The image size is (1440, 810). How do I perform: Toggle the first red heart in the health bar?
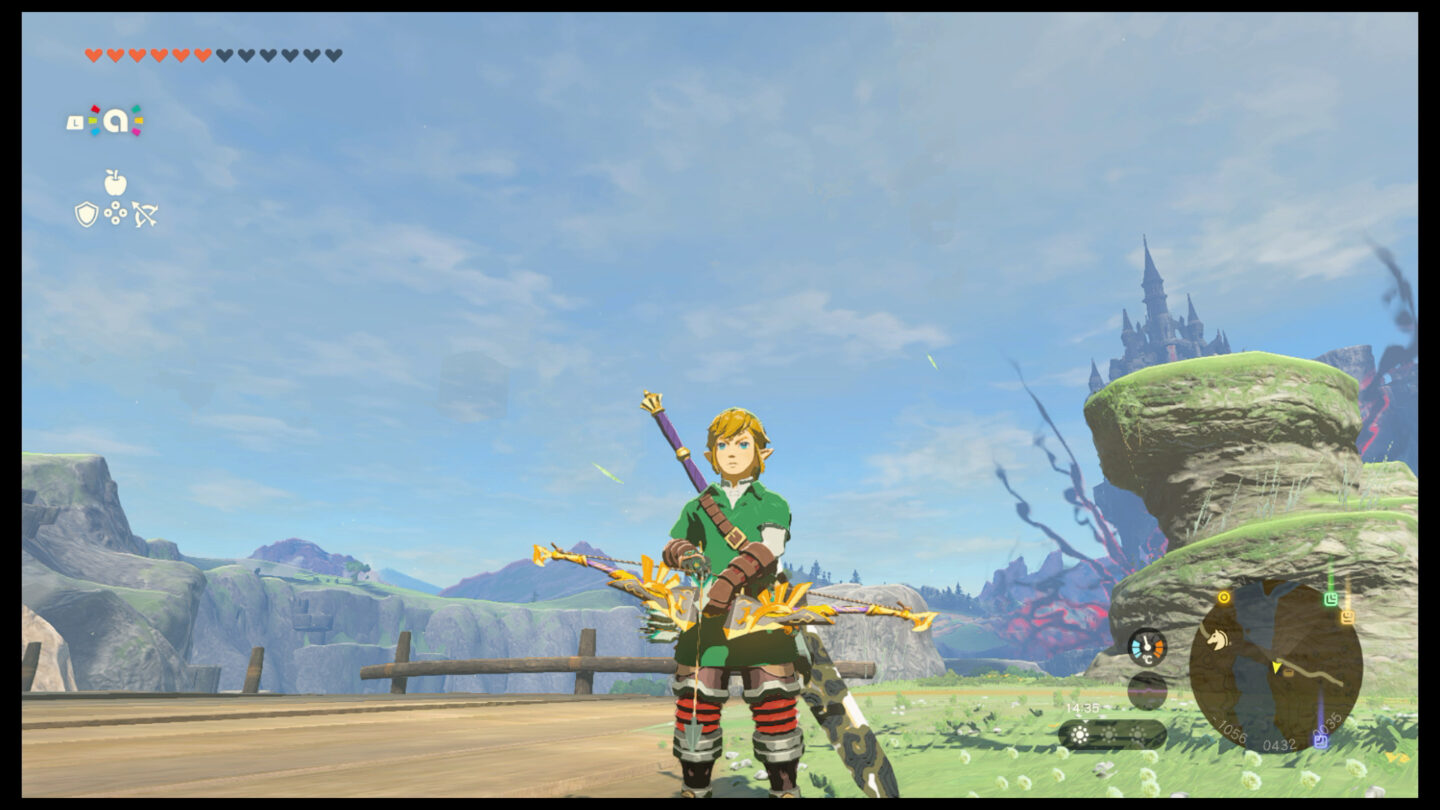coord(95,55)
